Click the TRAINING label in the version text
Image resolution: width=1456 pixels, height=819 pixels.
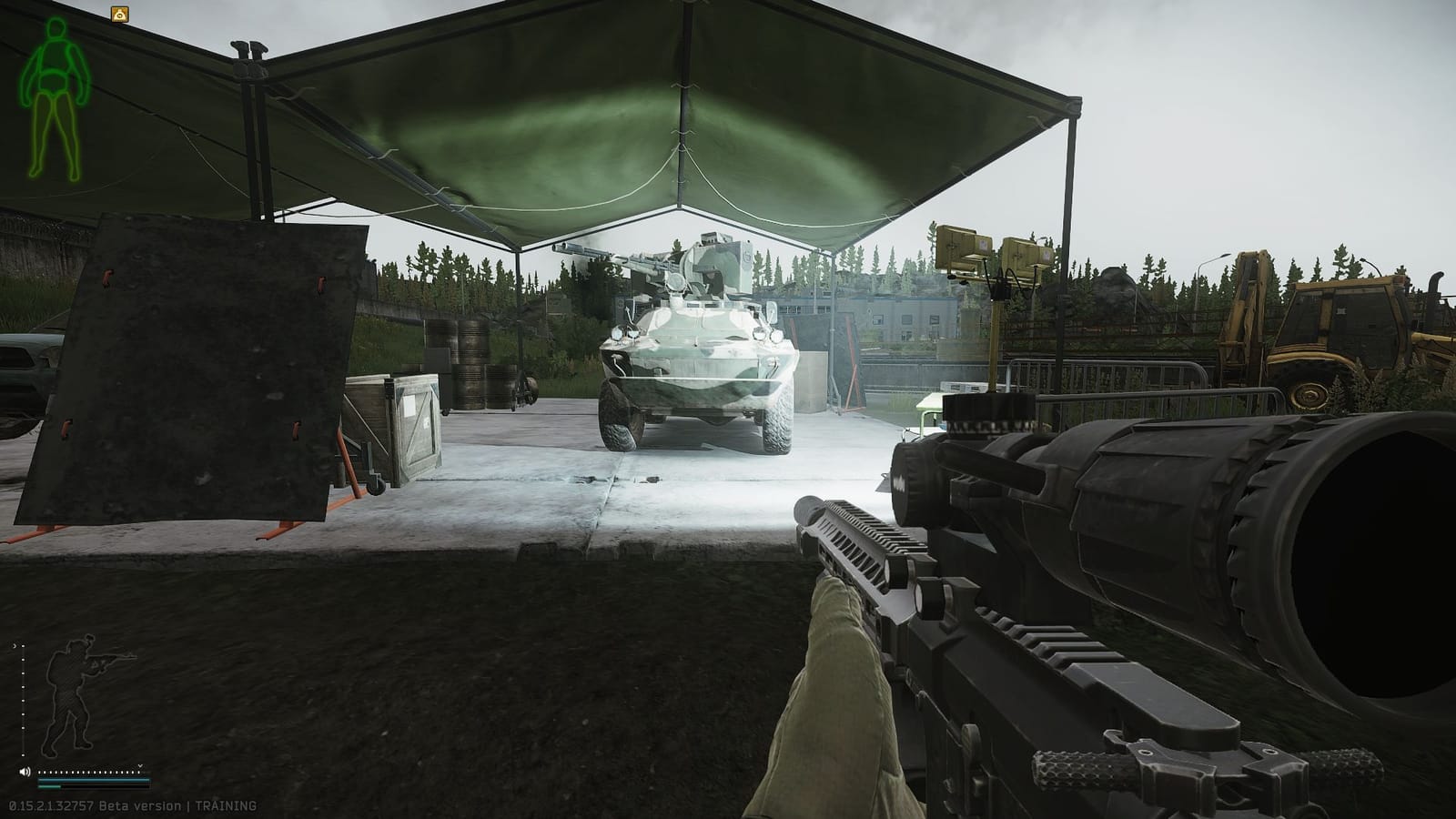tap(227, 804)
